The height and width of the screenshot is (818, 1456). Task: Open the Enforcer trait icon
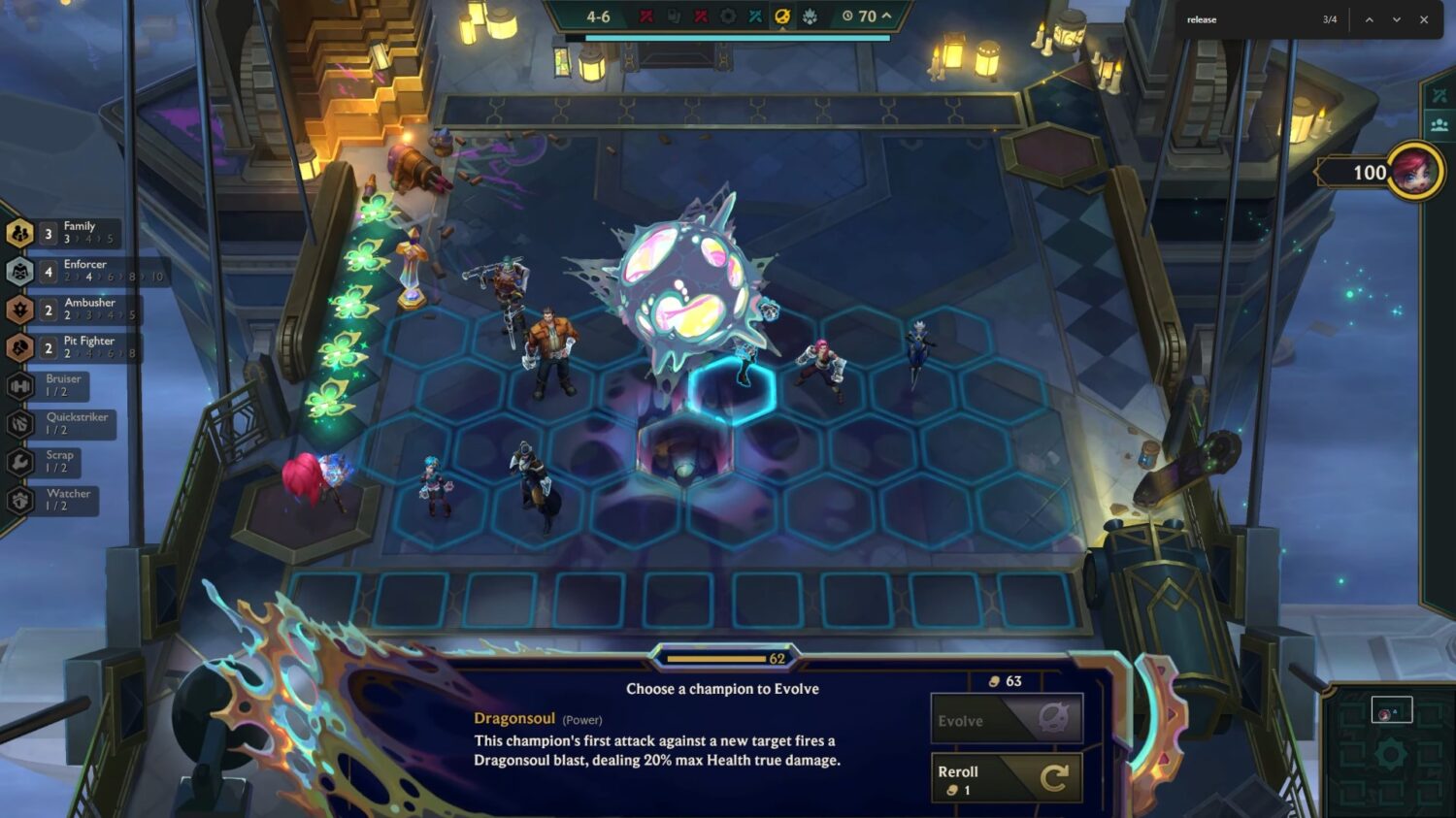[21, 272]
